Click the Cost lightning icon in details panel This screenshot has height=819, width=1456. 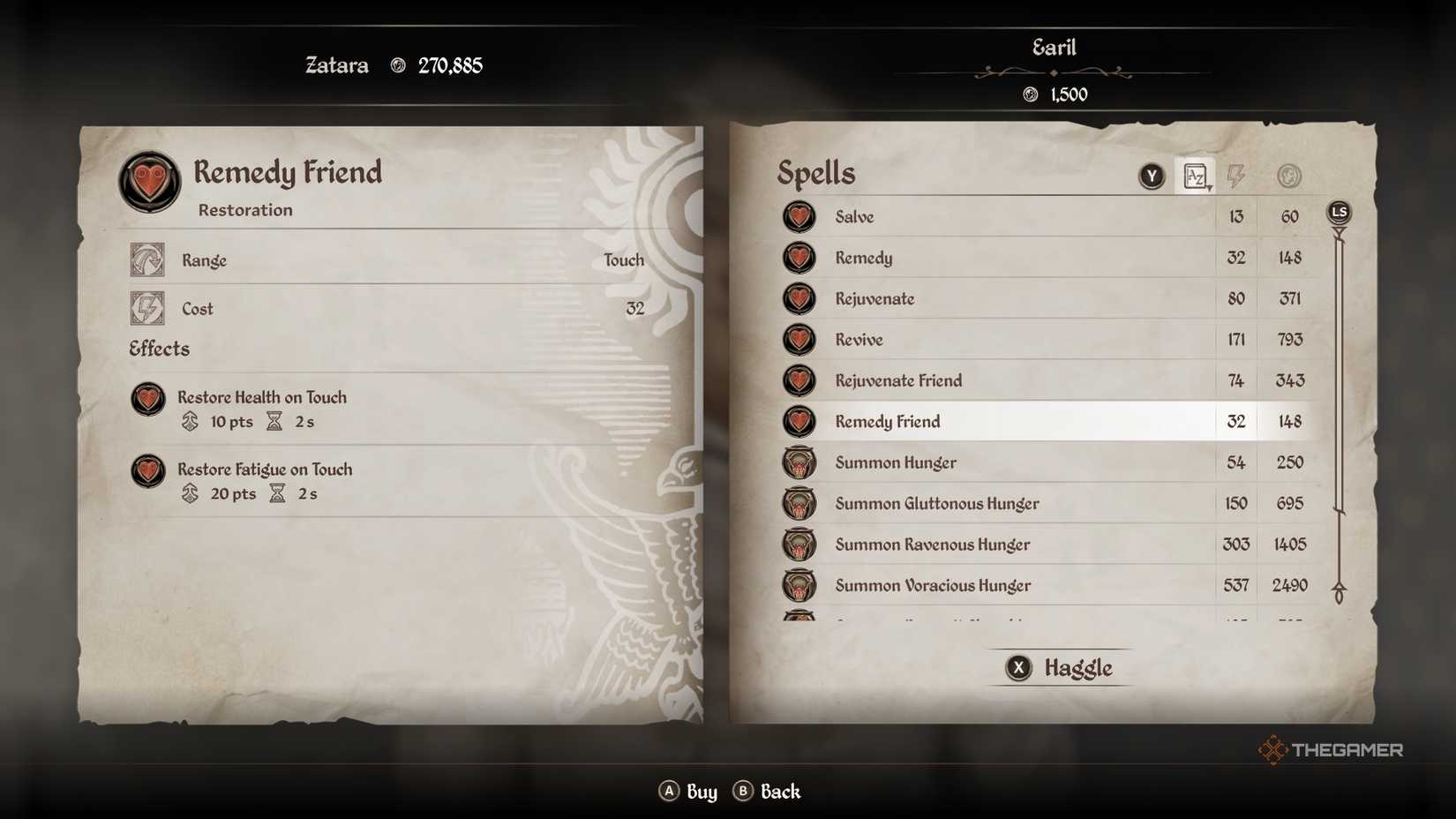tap(147, 308)
